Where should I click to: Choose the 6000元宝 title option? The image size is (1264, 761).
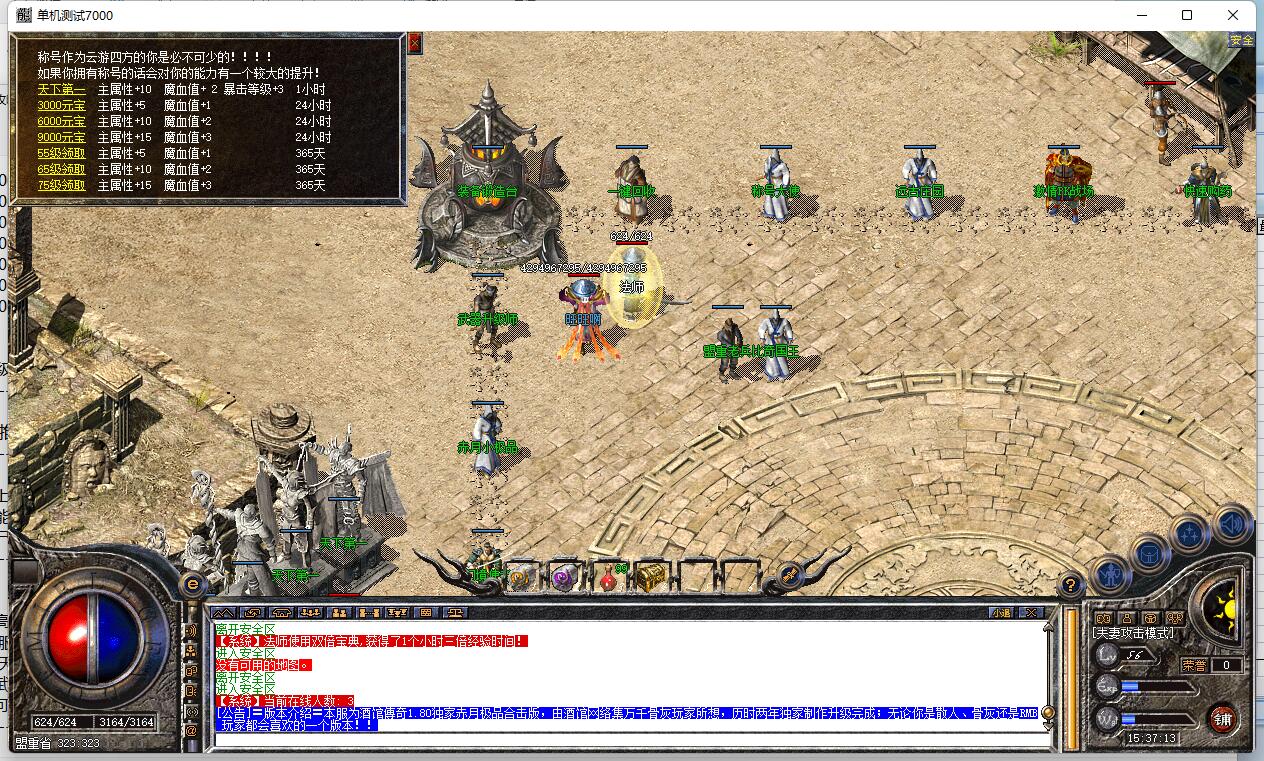pyautogui.click(x=61, y=121)
